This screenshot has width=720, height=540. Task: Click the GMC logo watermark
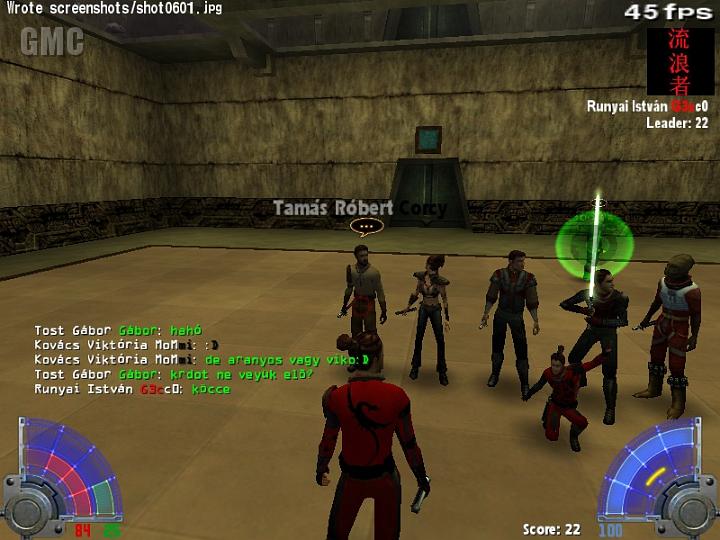[52, 41]
